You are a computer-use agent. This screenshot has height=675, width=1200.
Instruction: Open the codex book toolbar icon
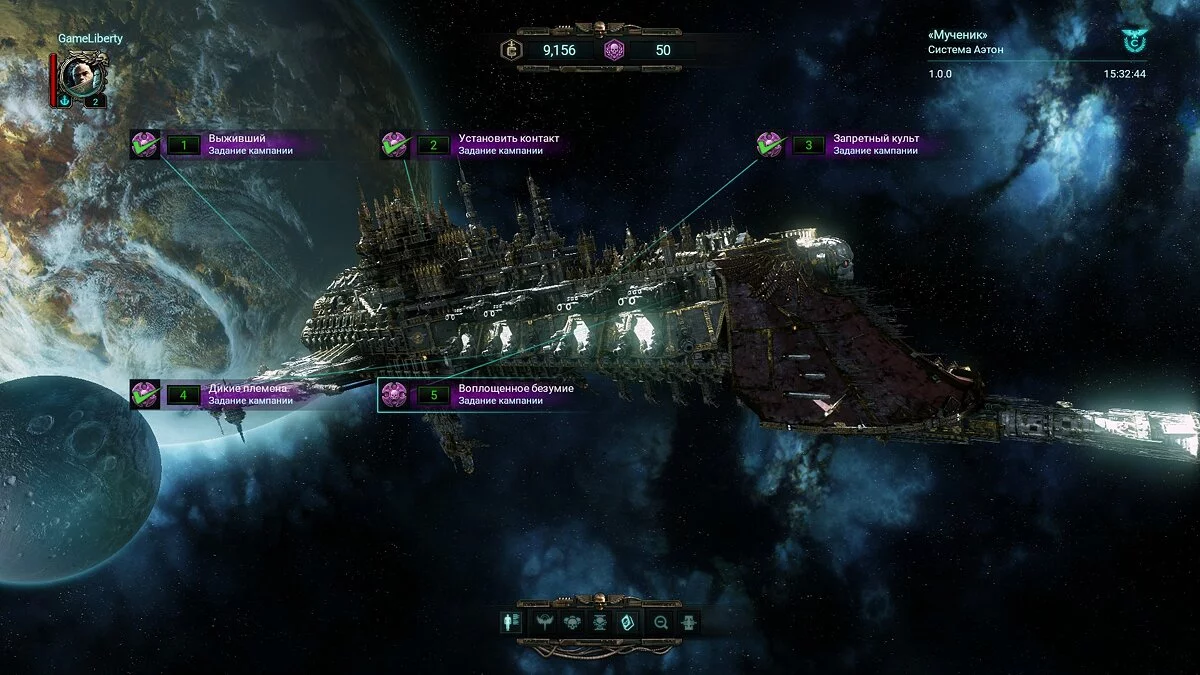(627, 622)
